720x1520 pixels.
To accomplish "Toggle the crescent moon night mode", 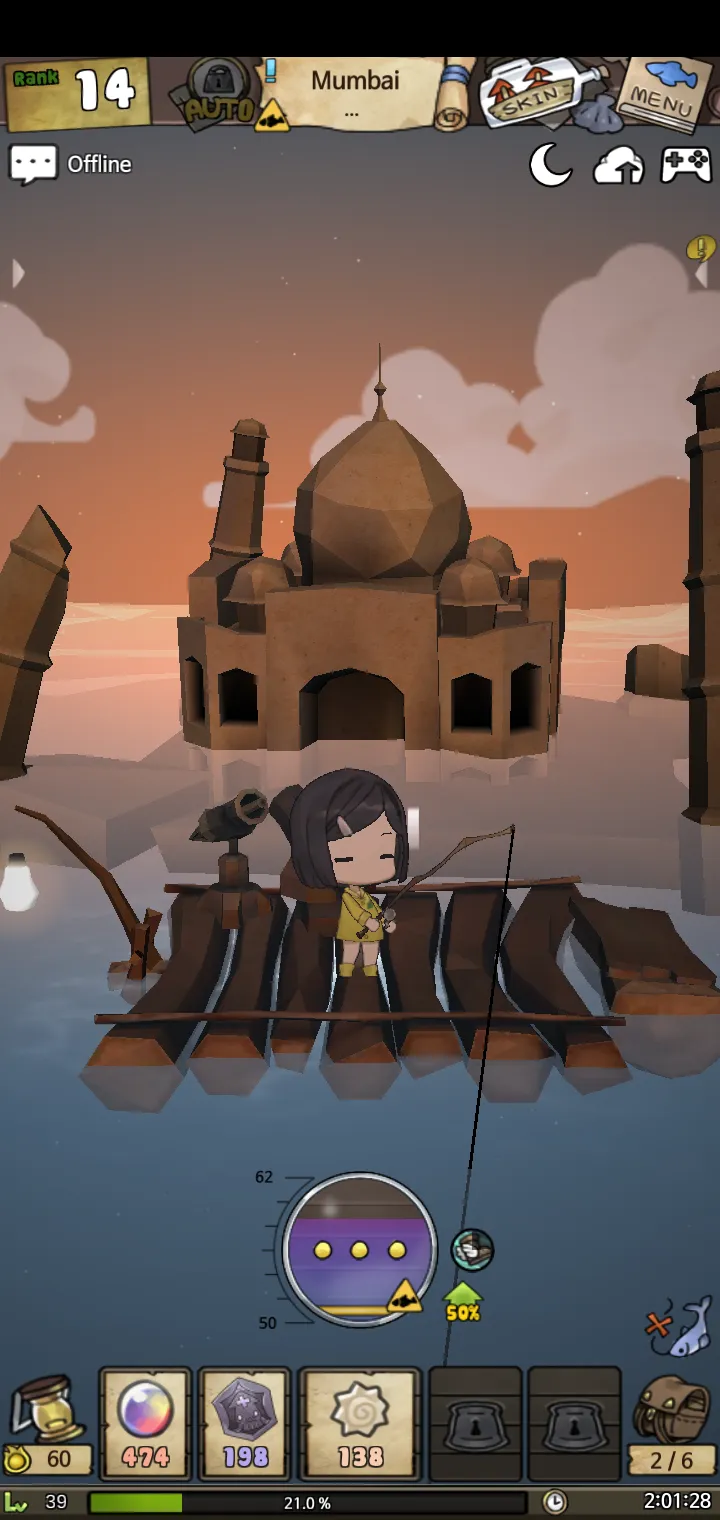I will pos(550,166).
